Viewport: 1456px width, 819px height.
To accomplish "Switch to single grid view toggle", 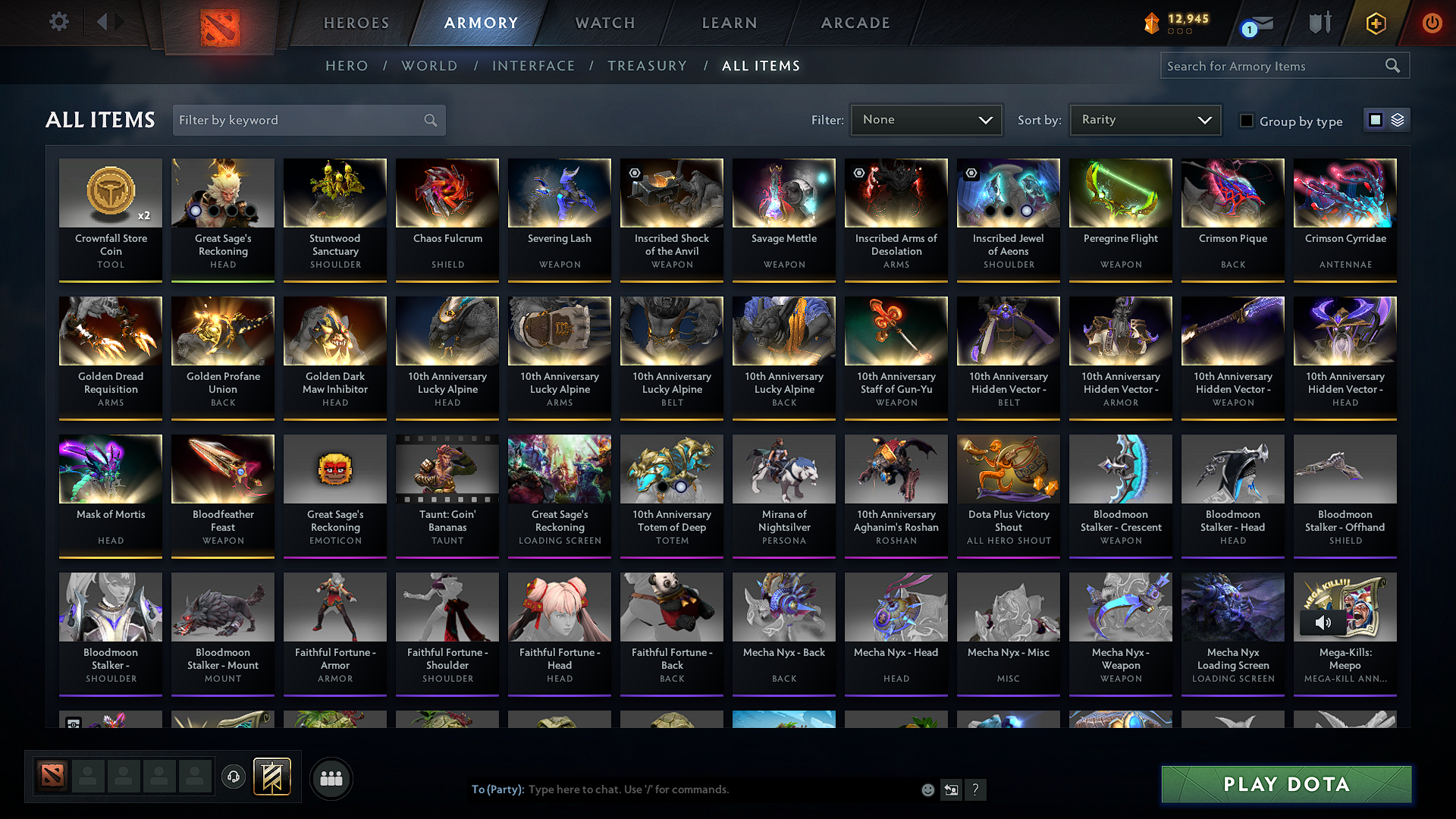I will [1376, 119].
